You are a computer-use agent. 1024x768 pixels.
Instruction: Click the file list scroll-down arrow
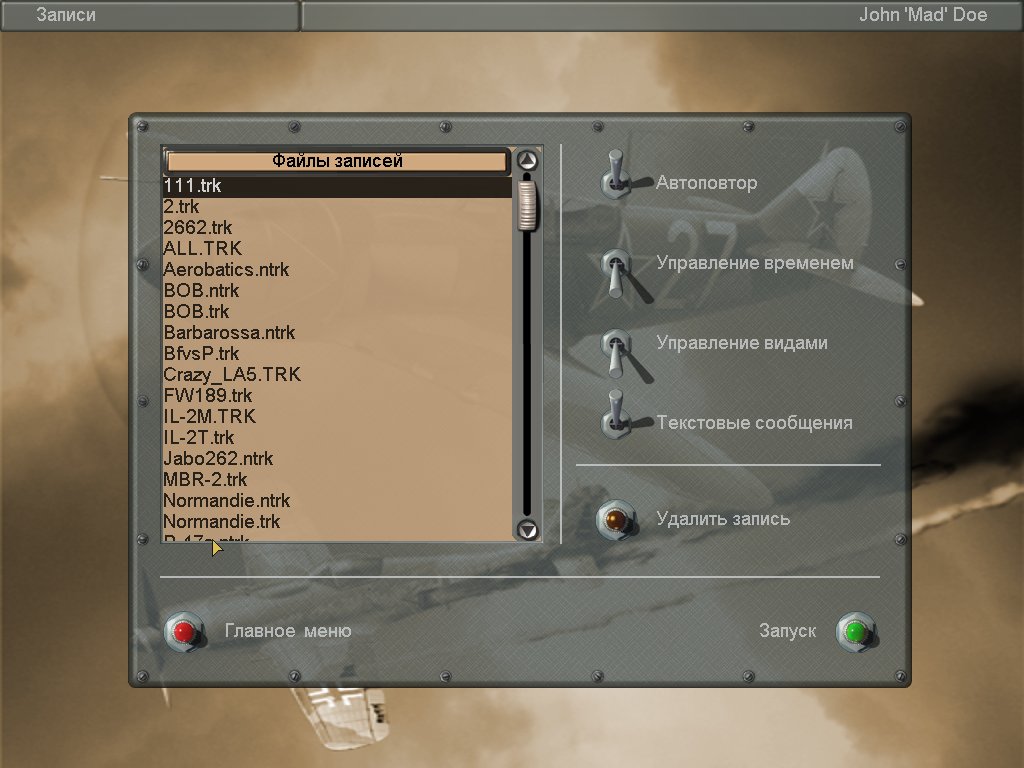(528, 530)
